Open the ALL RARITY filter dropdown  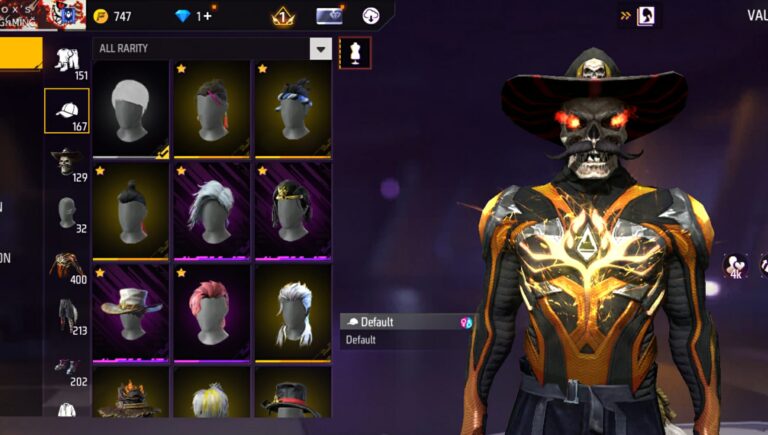point(320,49)
